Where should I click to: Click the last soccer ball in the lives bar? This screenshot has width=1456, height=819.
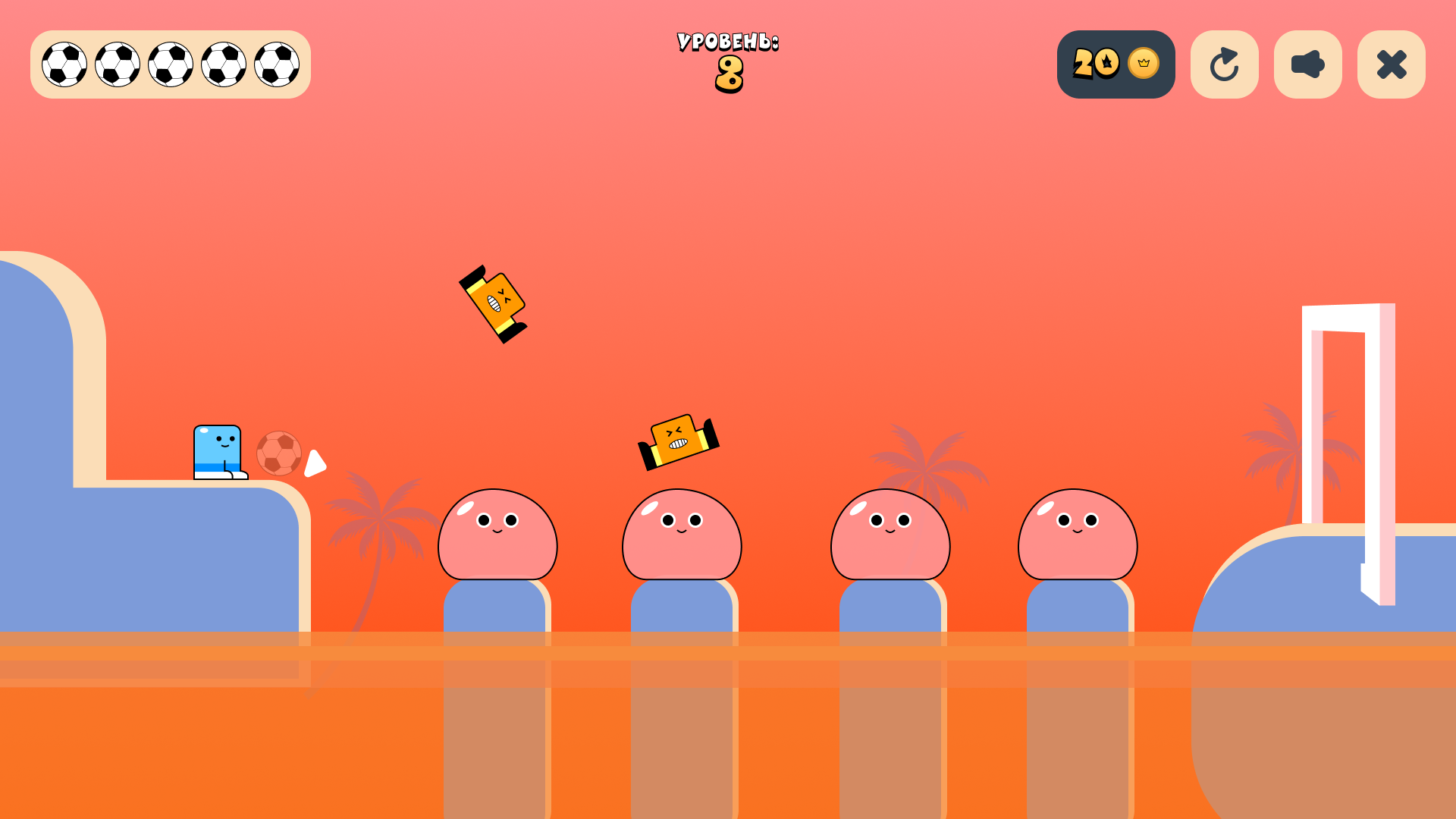coord(276,64)
